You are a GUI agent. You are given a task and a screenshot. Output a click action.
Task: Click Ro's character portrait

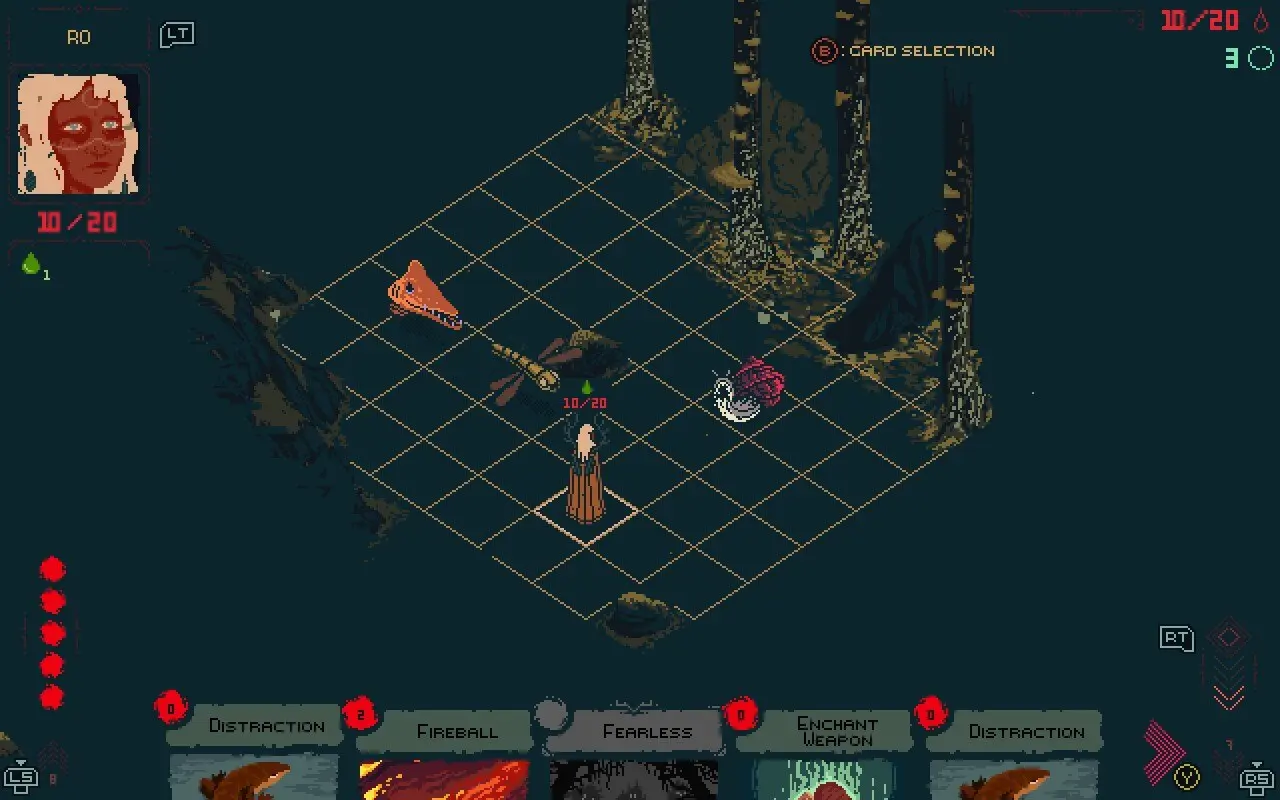point(79,135)
